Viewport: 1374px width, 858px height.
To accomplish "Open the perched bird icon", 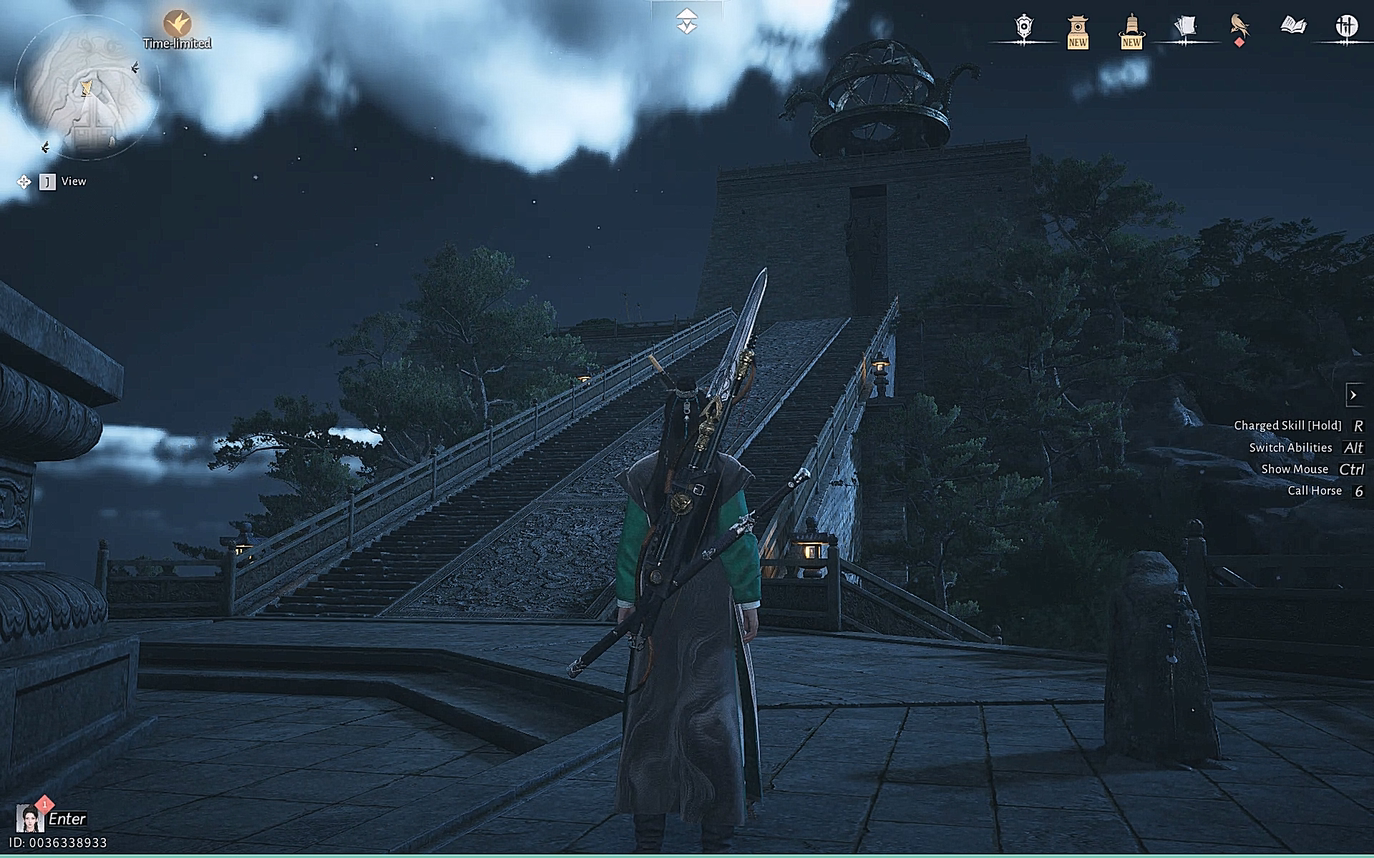I will tap(1240, 26).
